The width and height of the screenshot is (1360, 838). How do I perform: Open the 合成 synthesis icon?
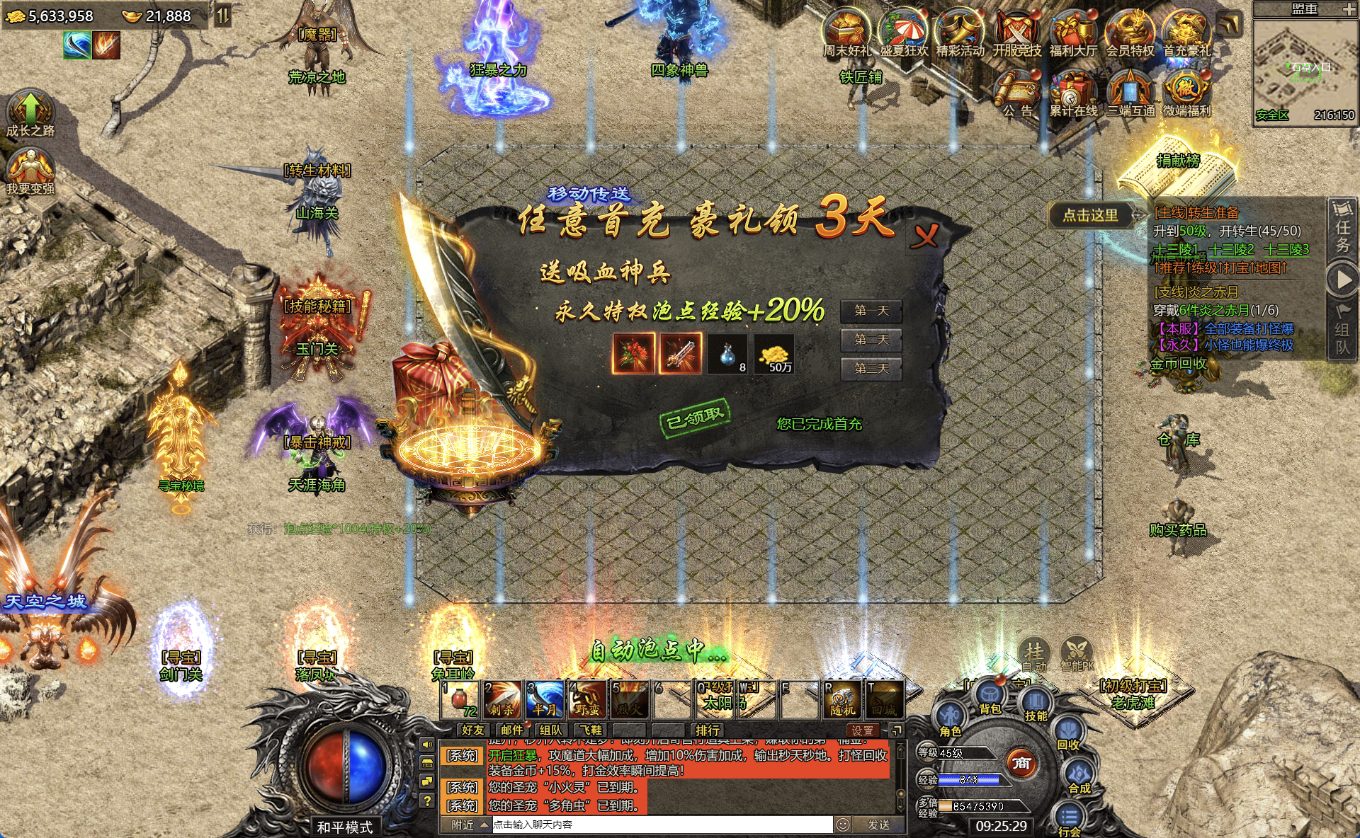click(x=1078, y=773)
